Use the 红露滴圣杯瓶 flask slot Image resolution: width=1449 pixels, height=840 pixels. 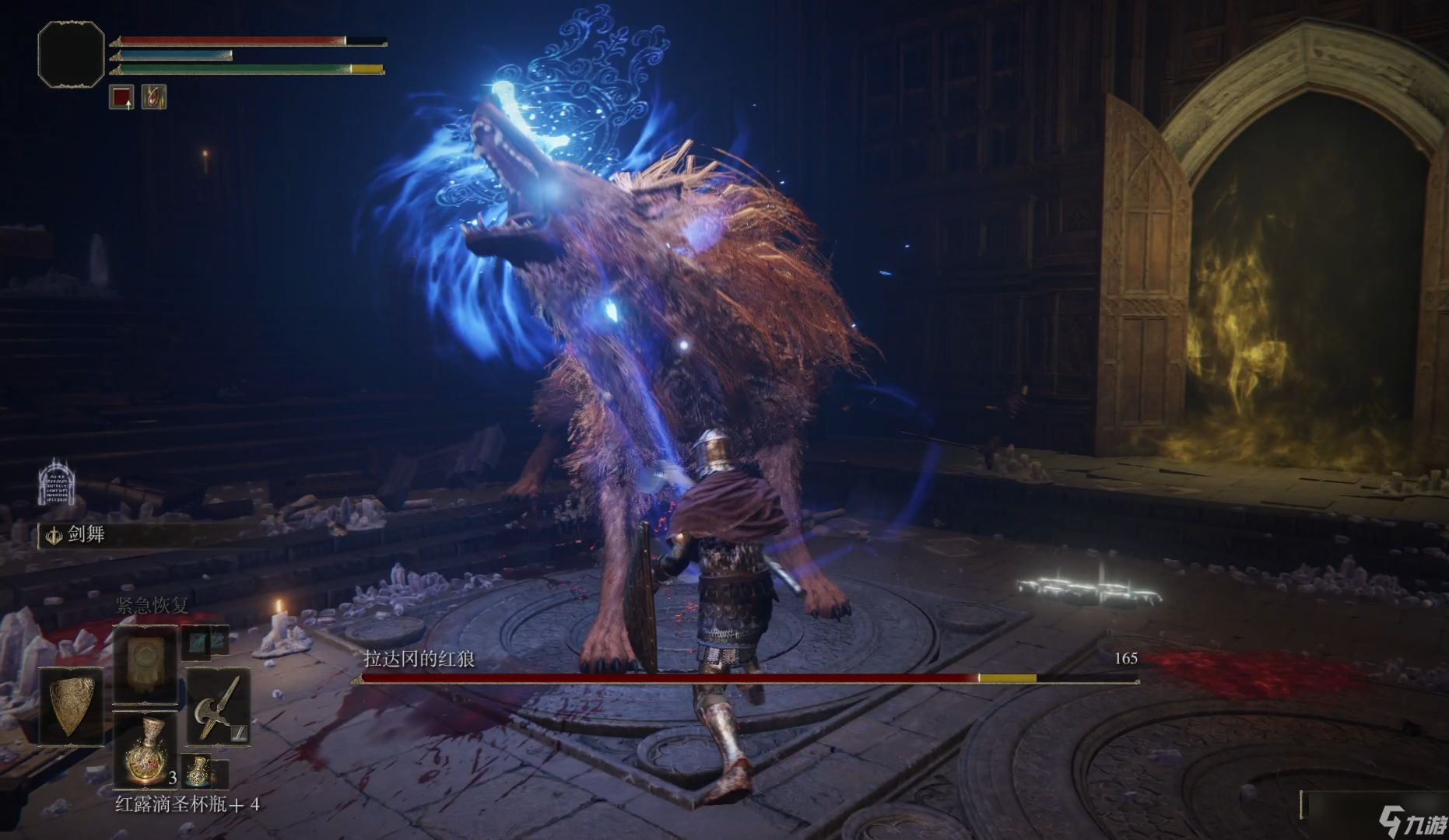point(145,750)
